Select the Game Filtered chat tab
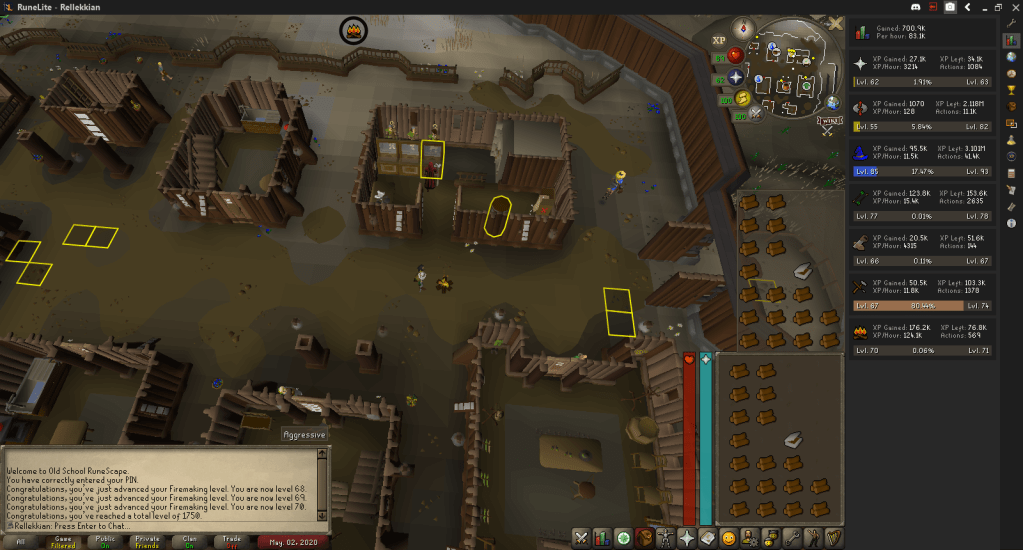Image resolution: width=1023 pixels, height=550 pixels. (x=62, y=541)
